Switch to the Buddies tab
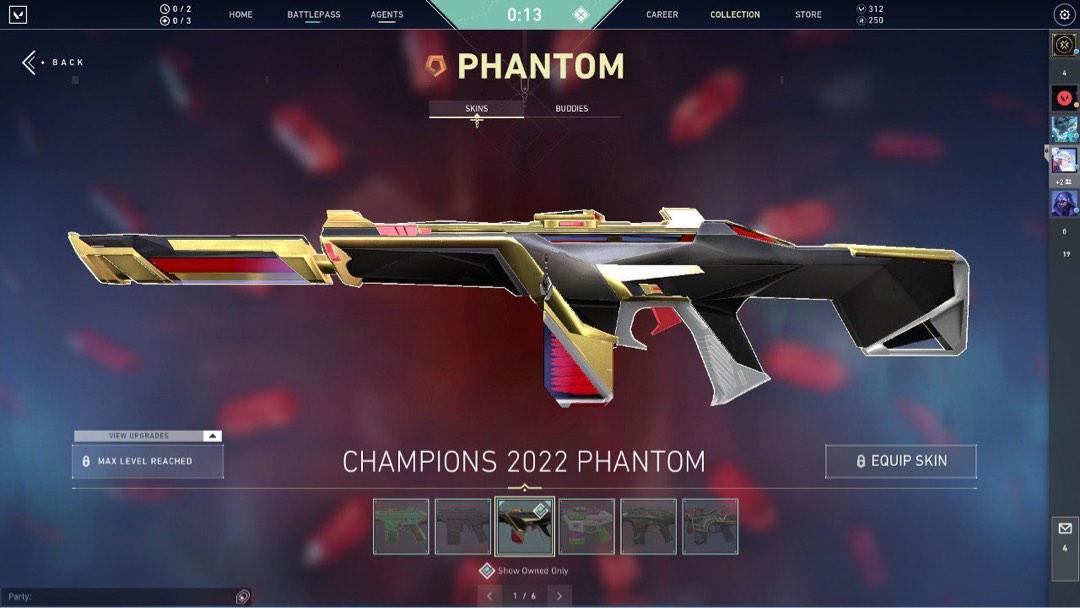 [x=572, y=108]
